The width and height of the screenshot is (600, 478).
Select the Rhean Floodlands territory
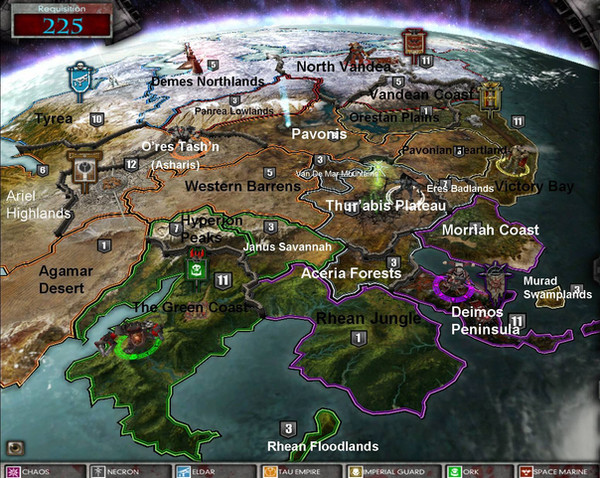pyautogui.click(x=322, y=446)
